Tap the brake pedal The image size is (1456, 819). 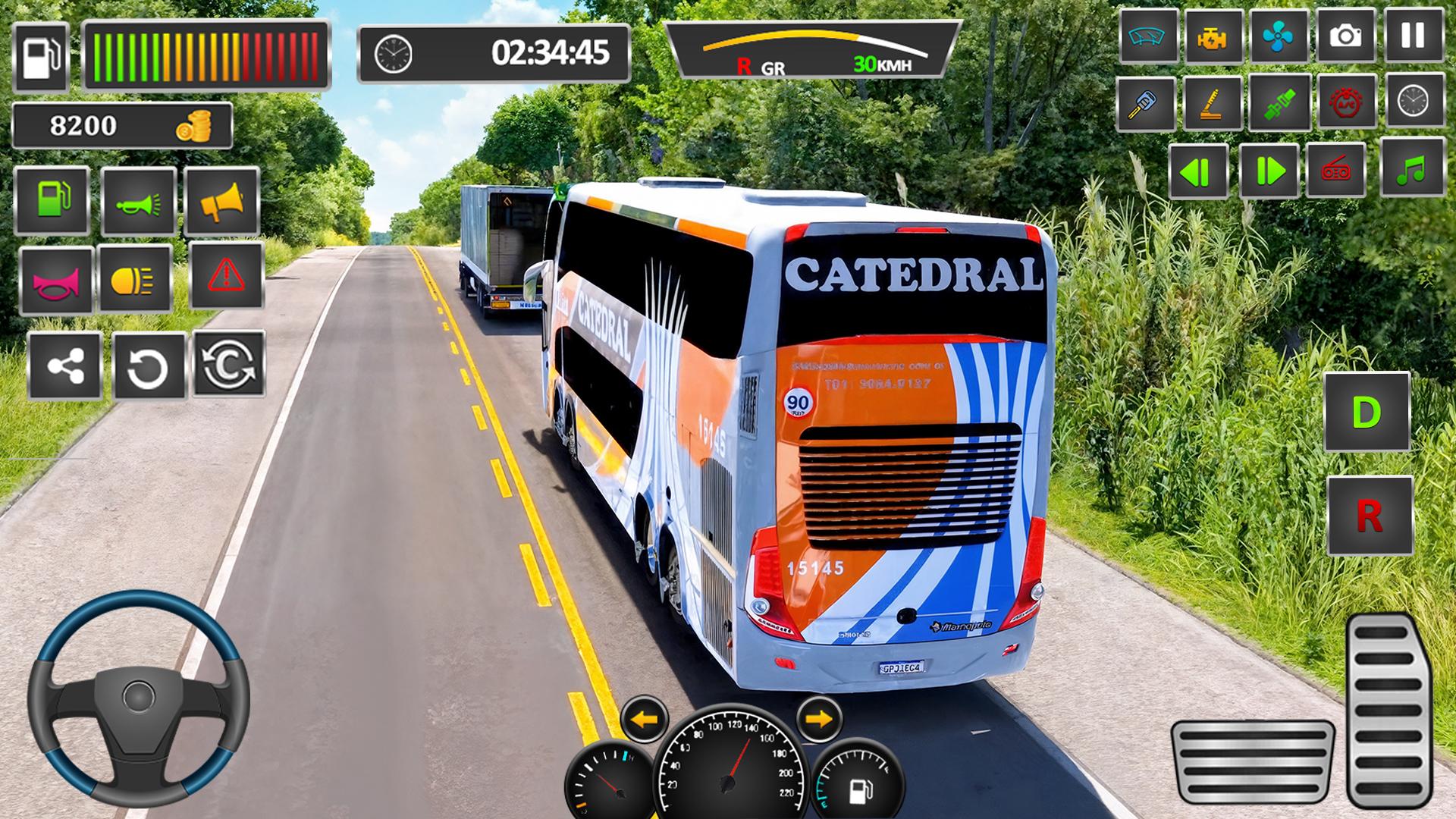[x=1252, y=765]
